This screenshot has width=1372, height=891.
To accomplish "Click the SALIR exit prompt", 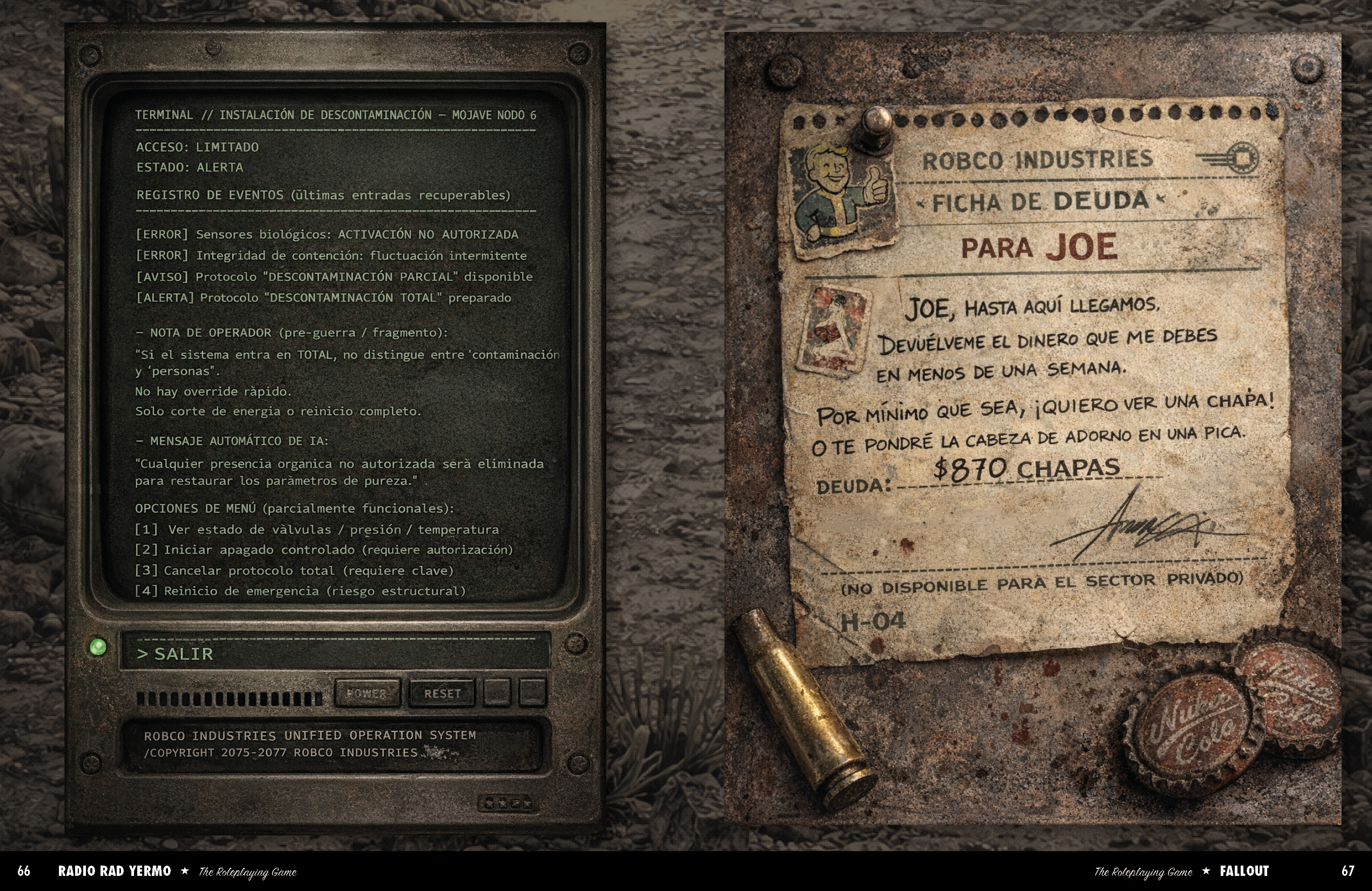I will [175, 654].
